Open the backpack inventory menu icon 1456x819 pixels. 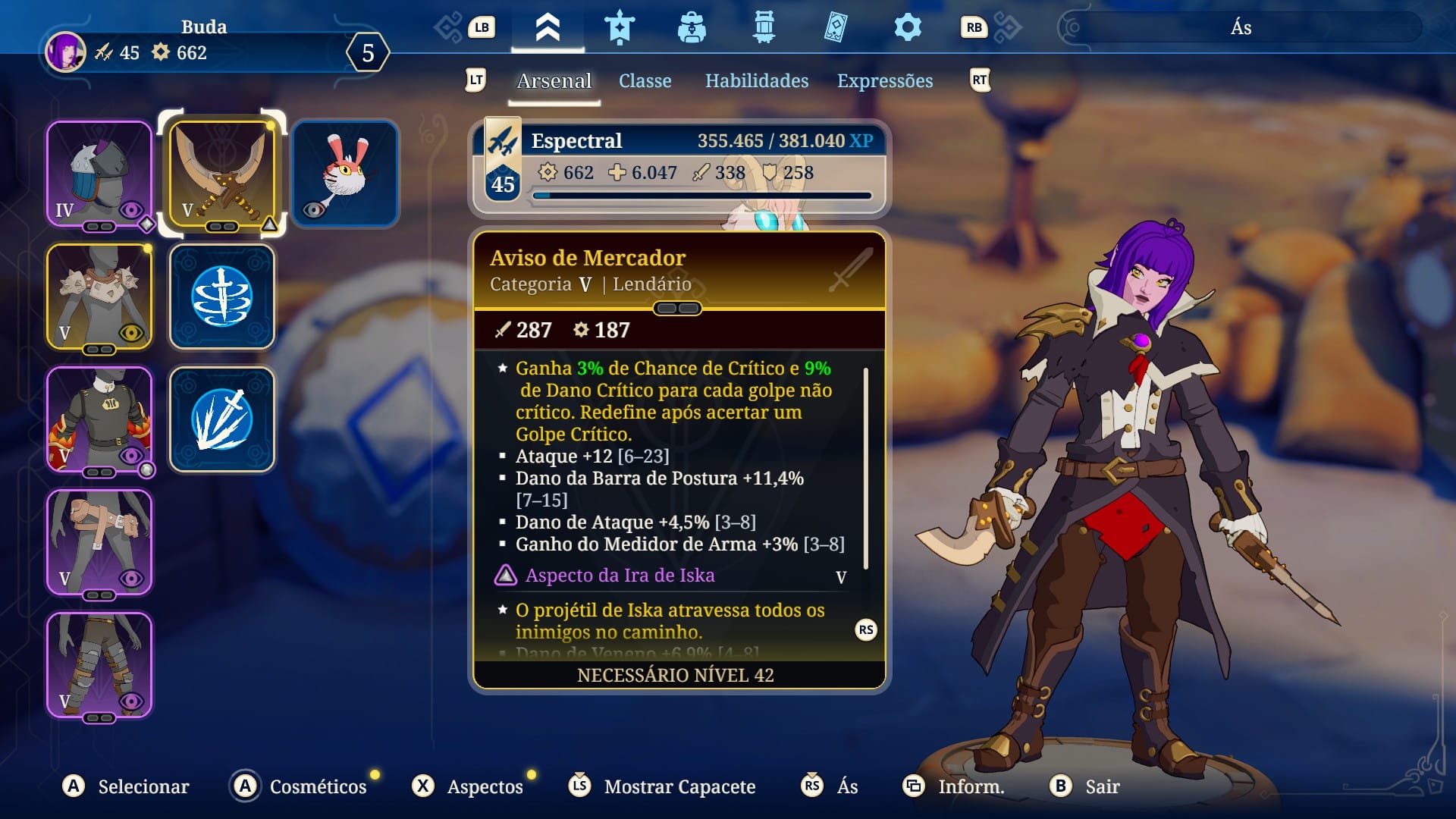pos(692,28)
